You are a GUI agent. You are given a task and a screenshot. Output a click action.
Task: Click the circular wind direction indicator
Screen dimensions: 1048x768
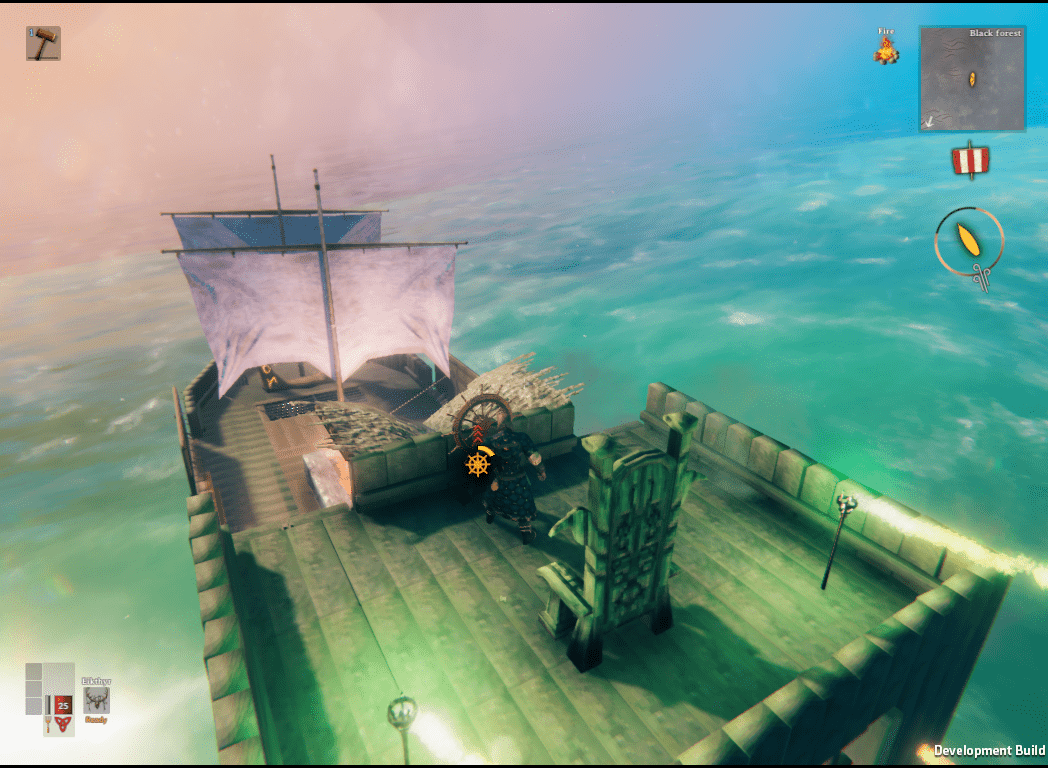tap(969, 241)
